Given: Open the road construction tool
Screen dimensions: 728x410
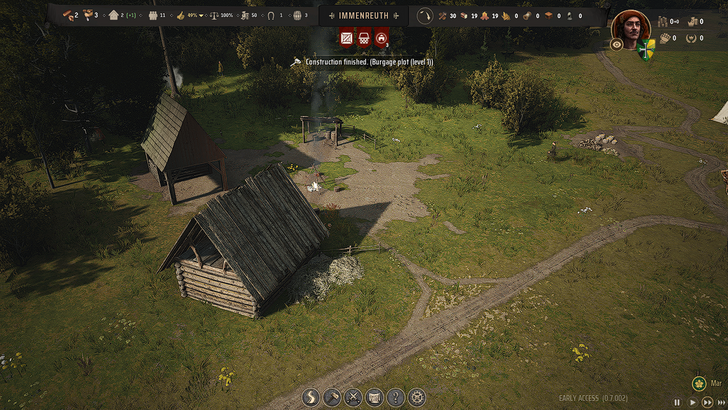Looking at the screenshot, I should [x=311, y=397].
